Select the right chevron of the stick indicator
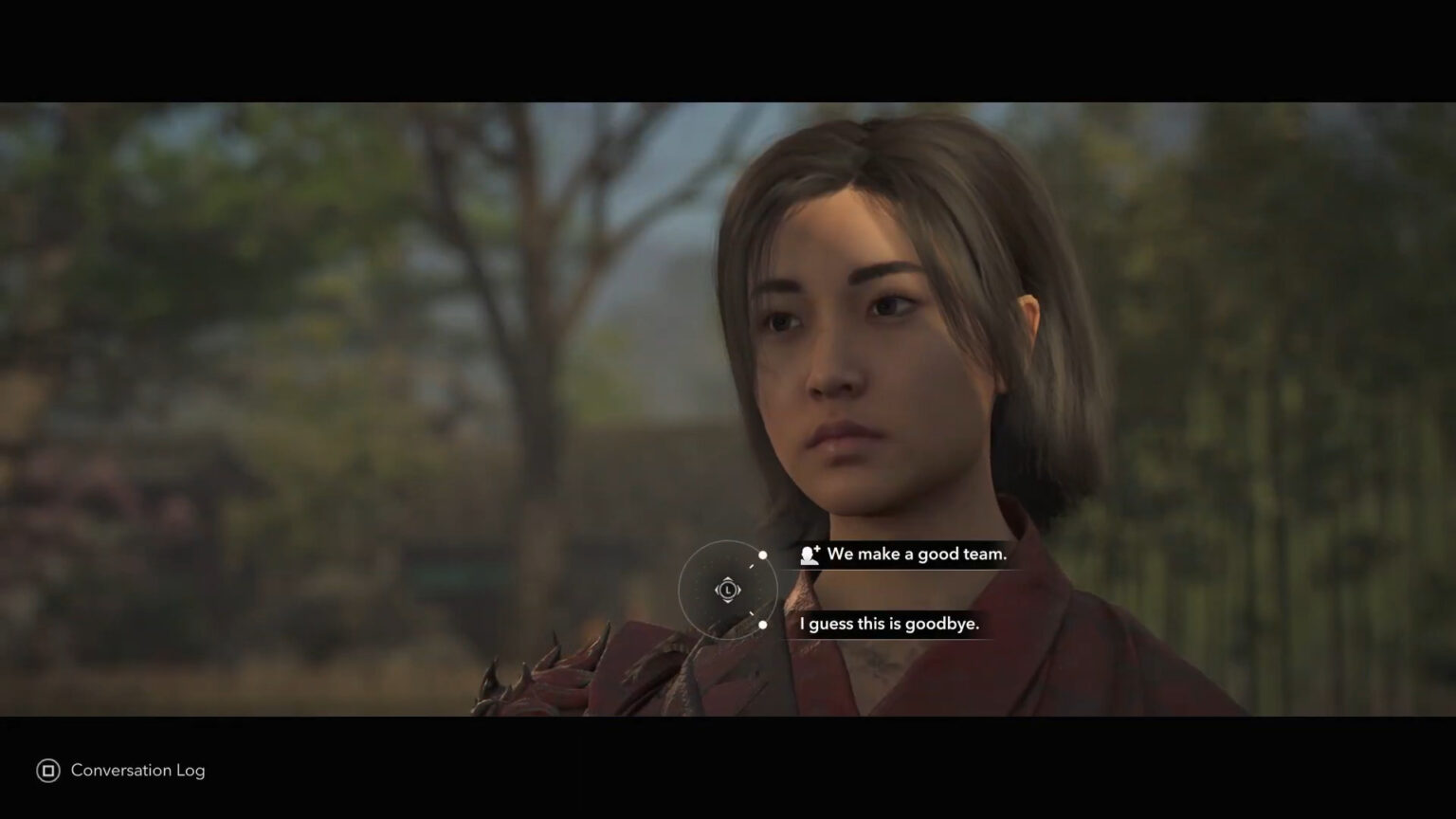This screenshot has height=819, width=1456. [x=739, y=590]
